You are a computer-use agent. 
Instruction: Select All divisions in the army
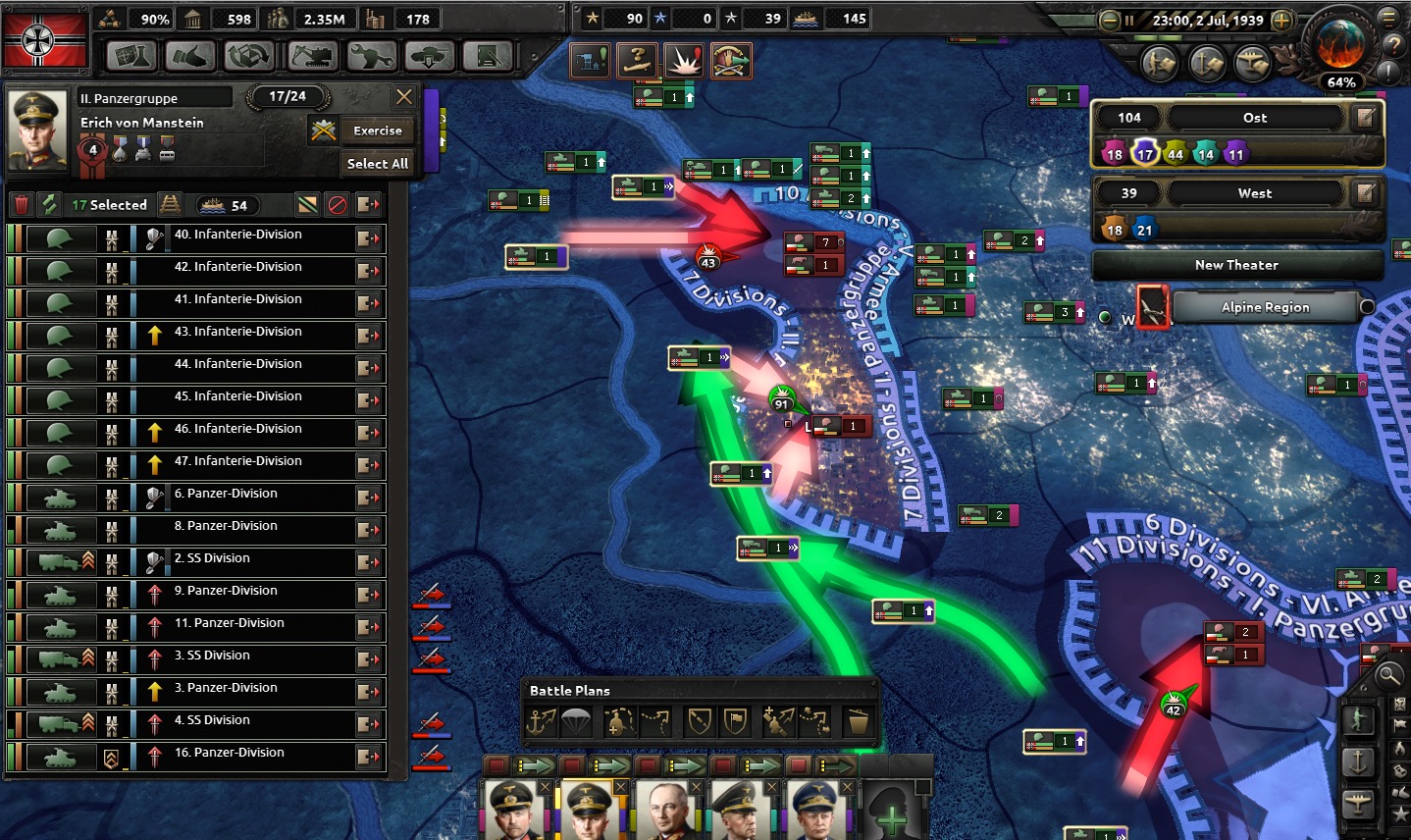click(x=378, y=164)
